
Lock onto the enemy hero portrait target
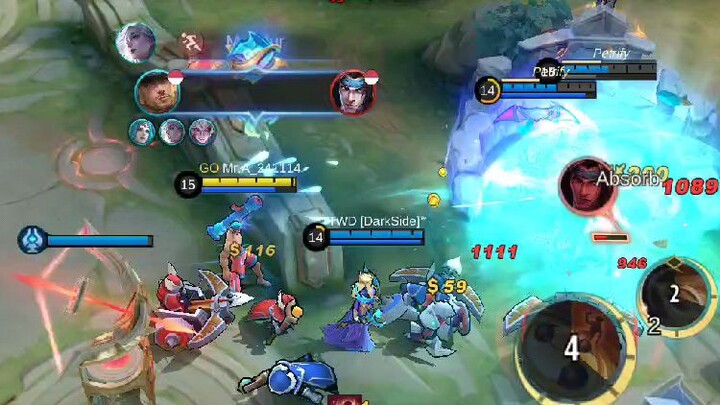pos(587,185)
